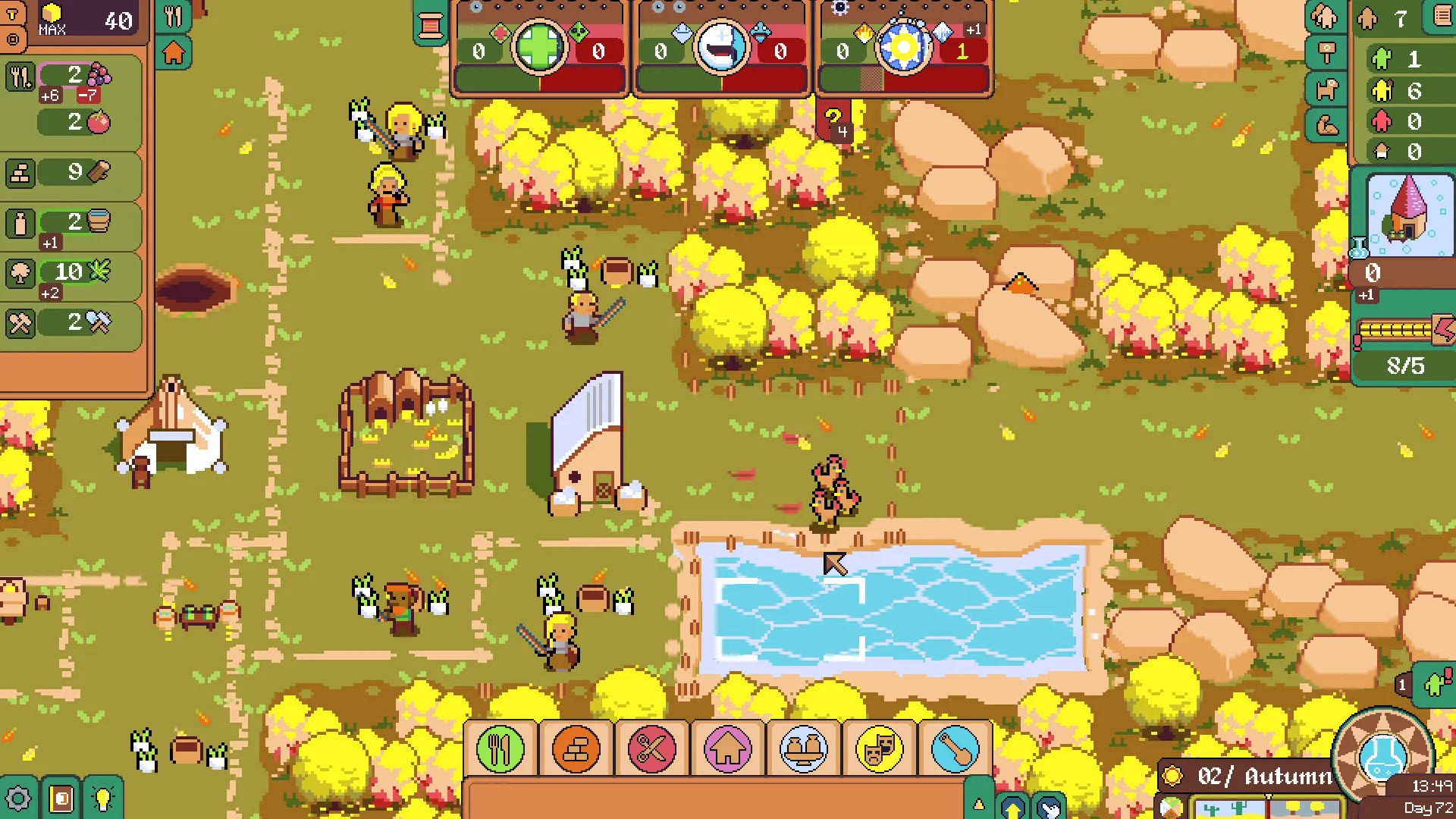Select the blue shovel tool icon
The width and height of the screenshot is (1456, 819).
coord(955,749)
